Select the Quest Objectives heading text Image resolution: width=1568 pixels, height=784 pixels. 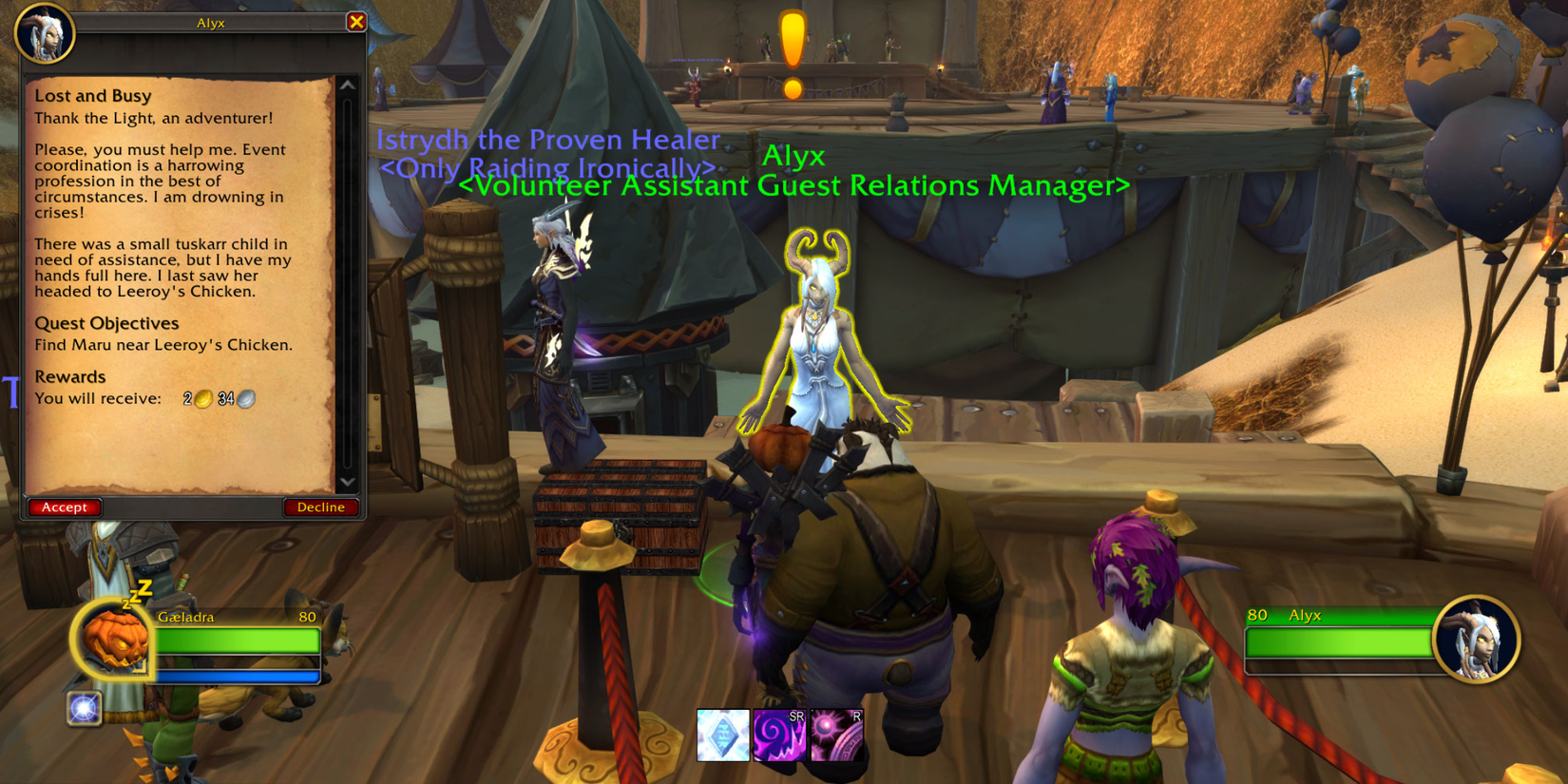[105, 323]
